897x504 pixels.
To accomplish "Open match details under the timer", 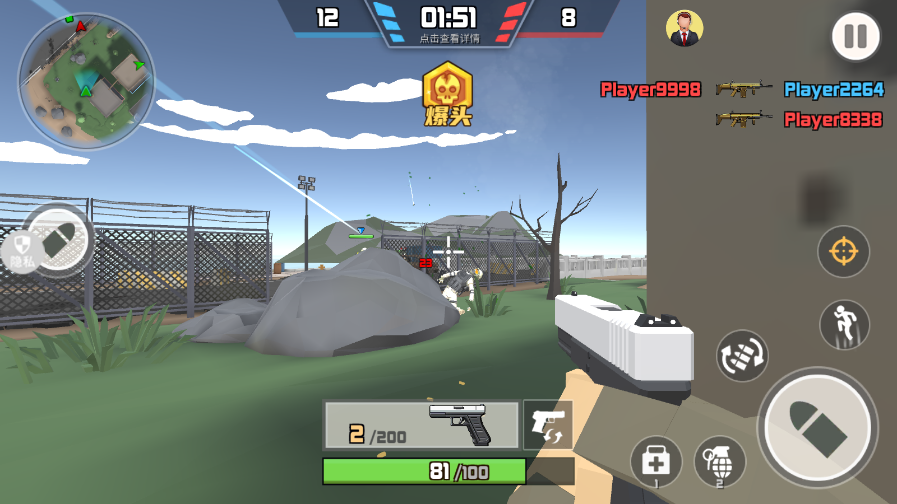I will pyautogui.click(x=449, y=38).
